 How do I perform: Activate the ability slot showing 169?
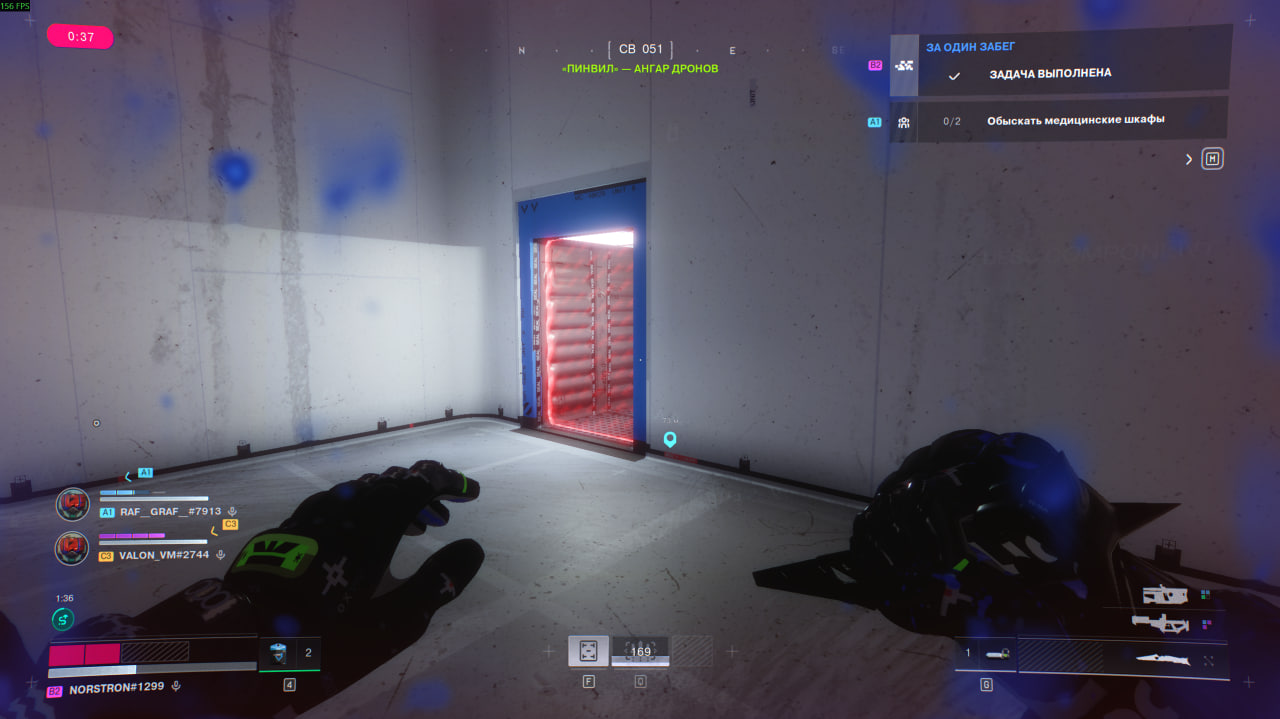click(x=640, y=652)
